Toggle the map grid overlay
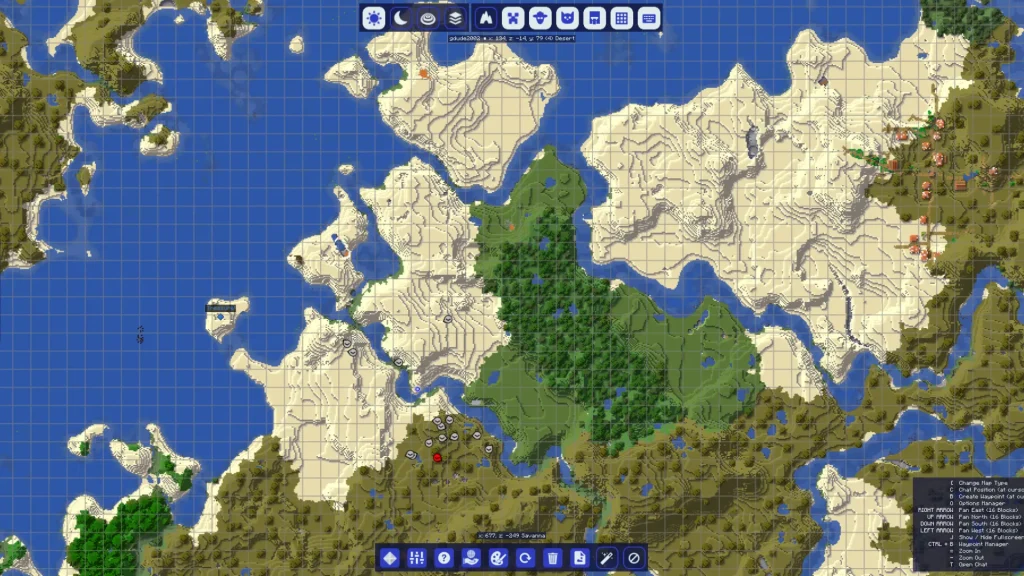1024x576 pixels. click(621, 17)
